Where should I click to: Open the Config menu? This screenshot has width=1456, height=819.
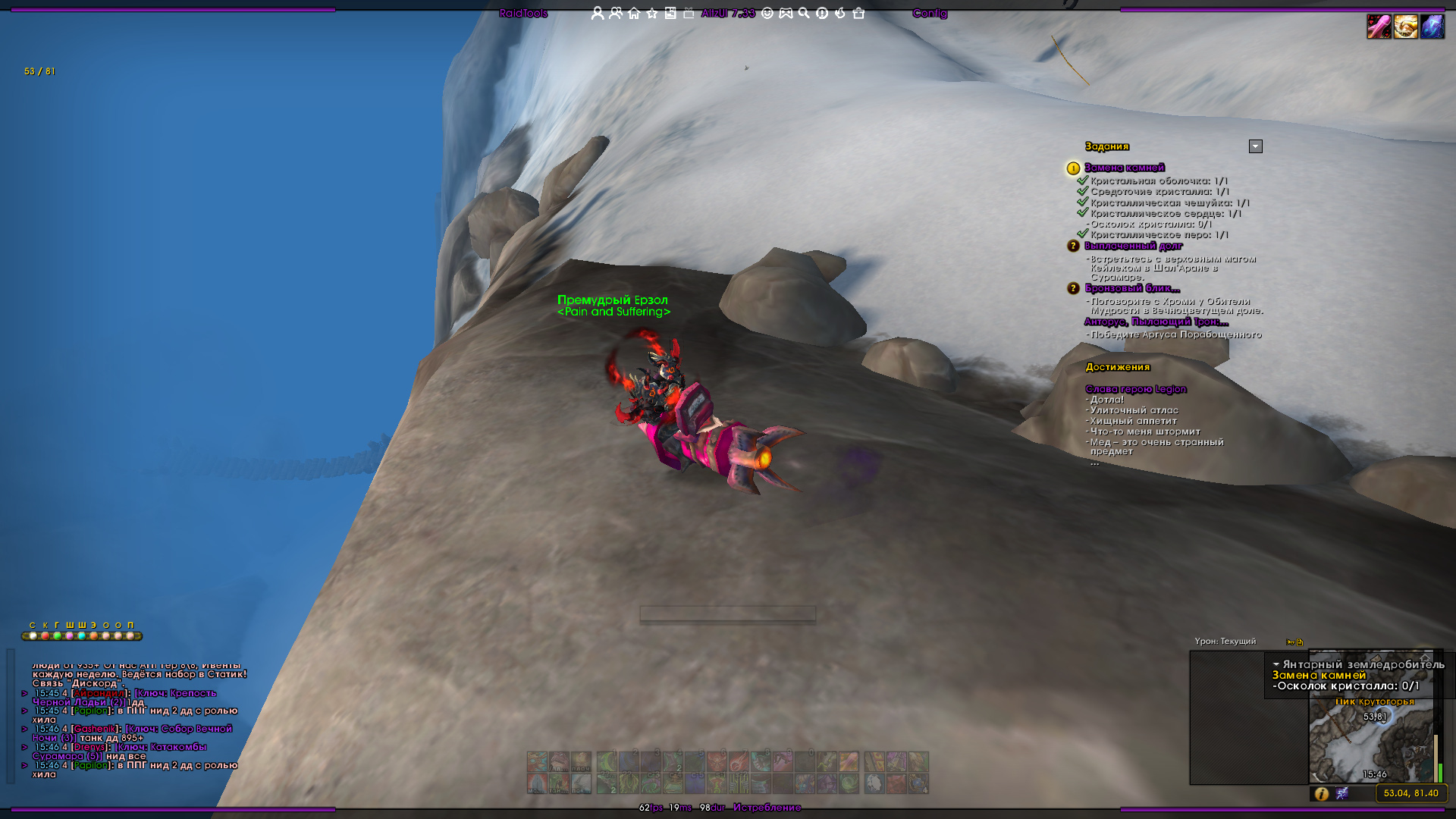pos(929,13)
